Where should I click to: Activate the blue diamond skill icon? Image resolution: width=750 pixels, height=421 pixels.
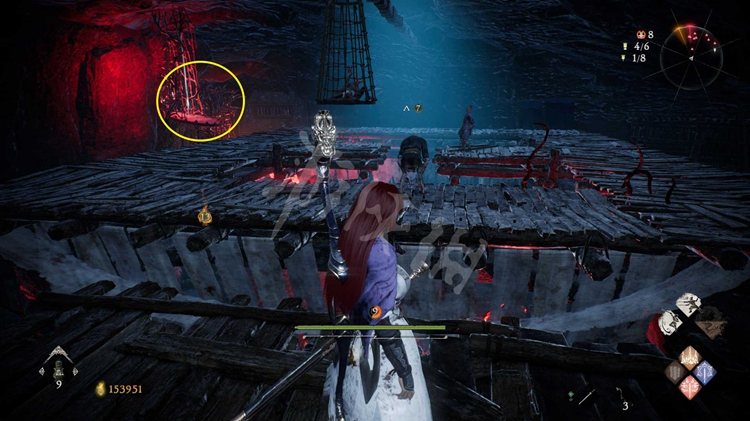click(706, 372)
